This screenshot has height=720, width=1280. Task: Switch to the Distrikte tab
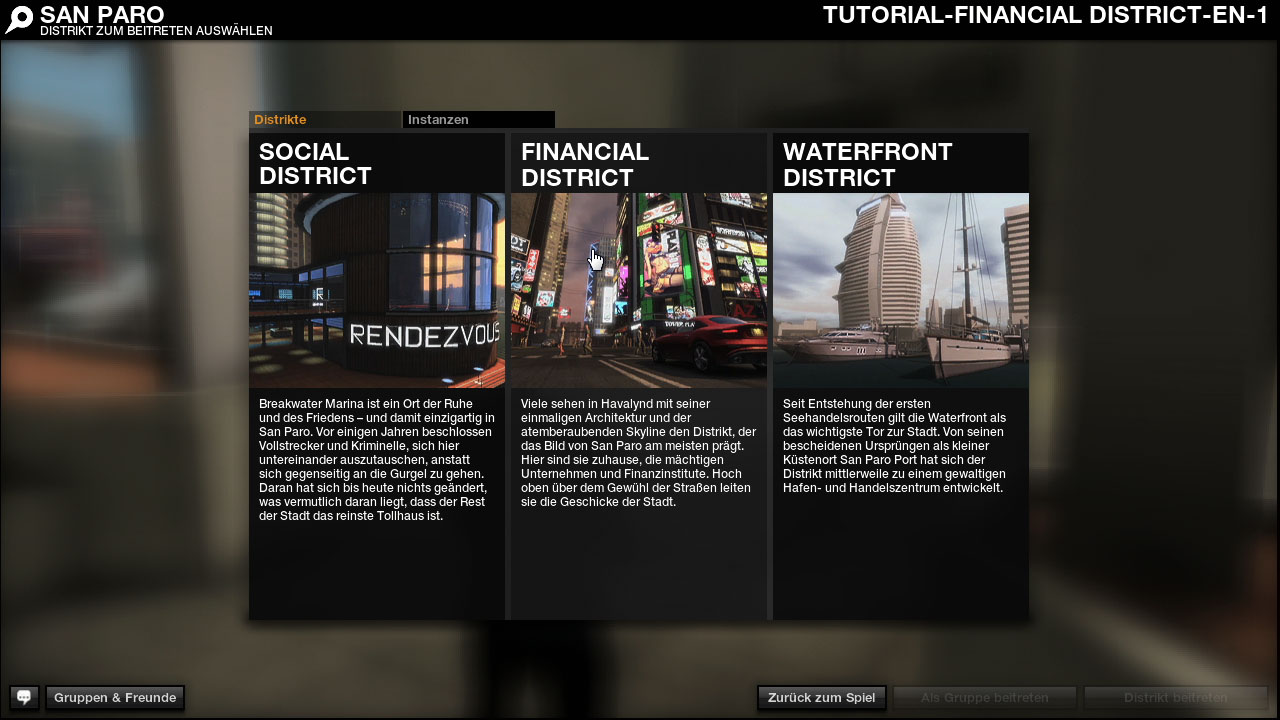pyautogui.click(x=324, y=120)
